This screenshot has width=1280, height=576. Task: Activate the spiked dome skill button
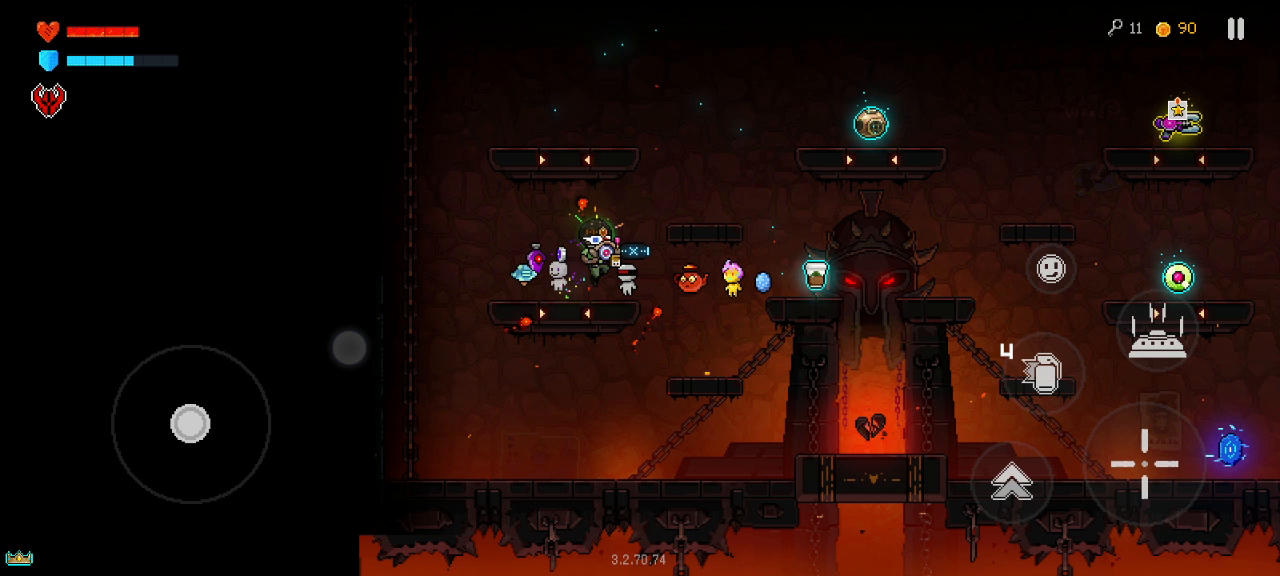pyautogui.click(x=1157, y=331)
